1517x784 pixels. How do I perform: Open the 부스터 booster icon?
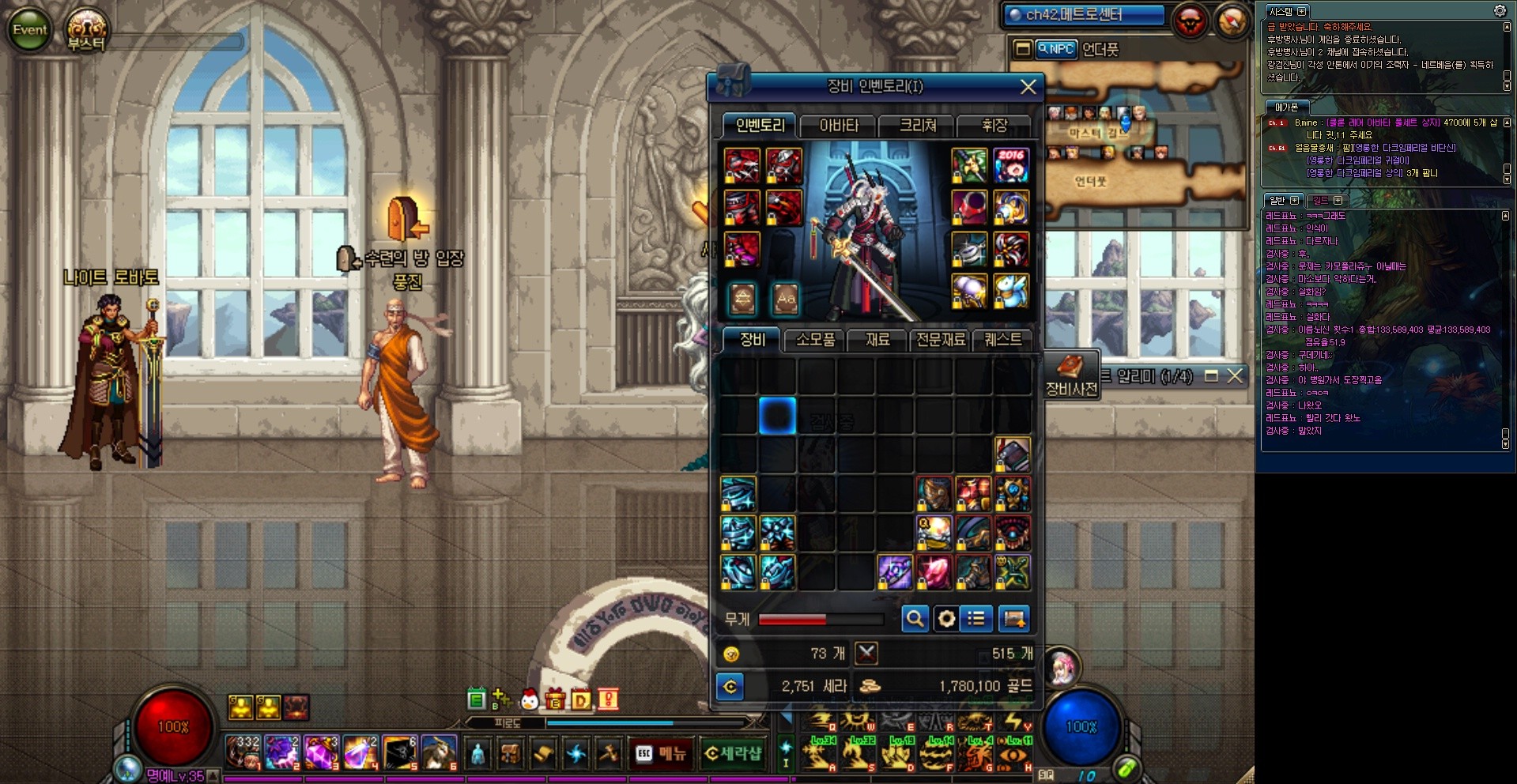tap(85, 30)
